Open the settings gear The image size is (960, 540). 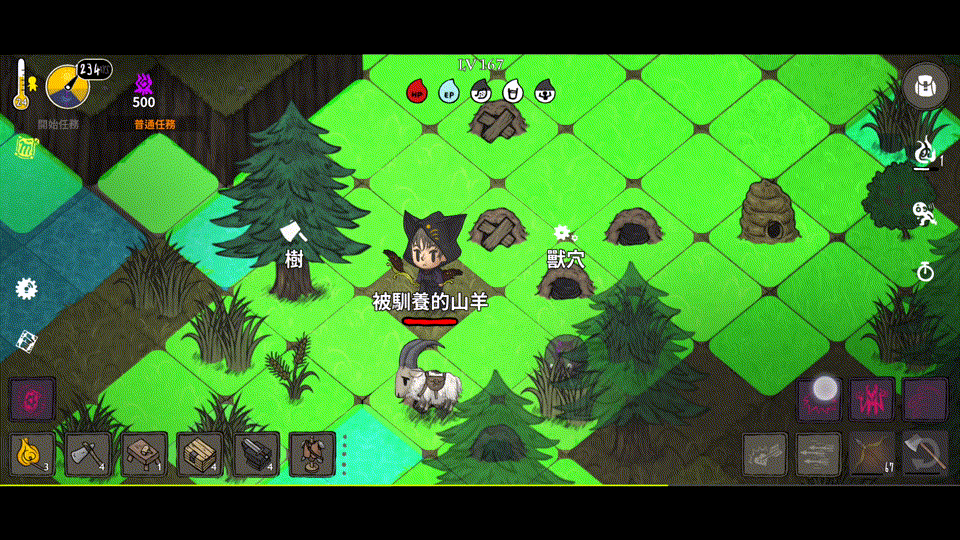(26, 289)
